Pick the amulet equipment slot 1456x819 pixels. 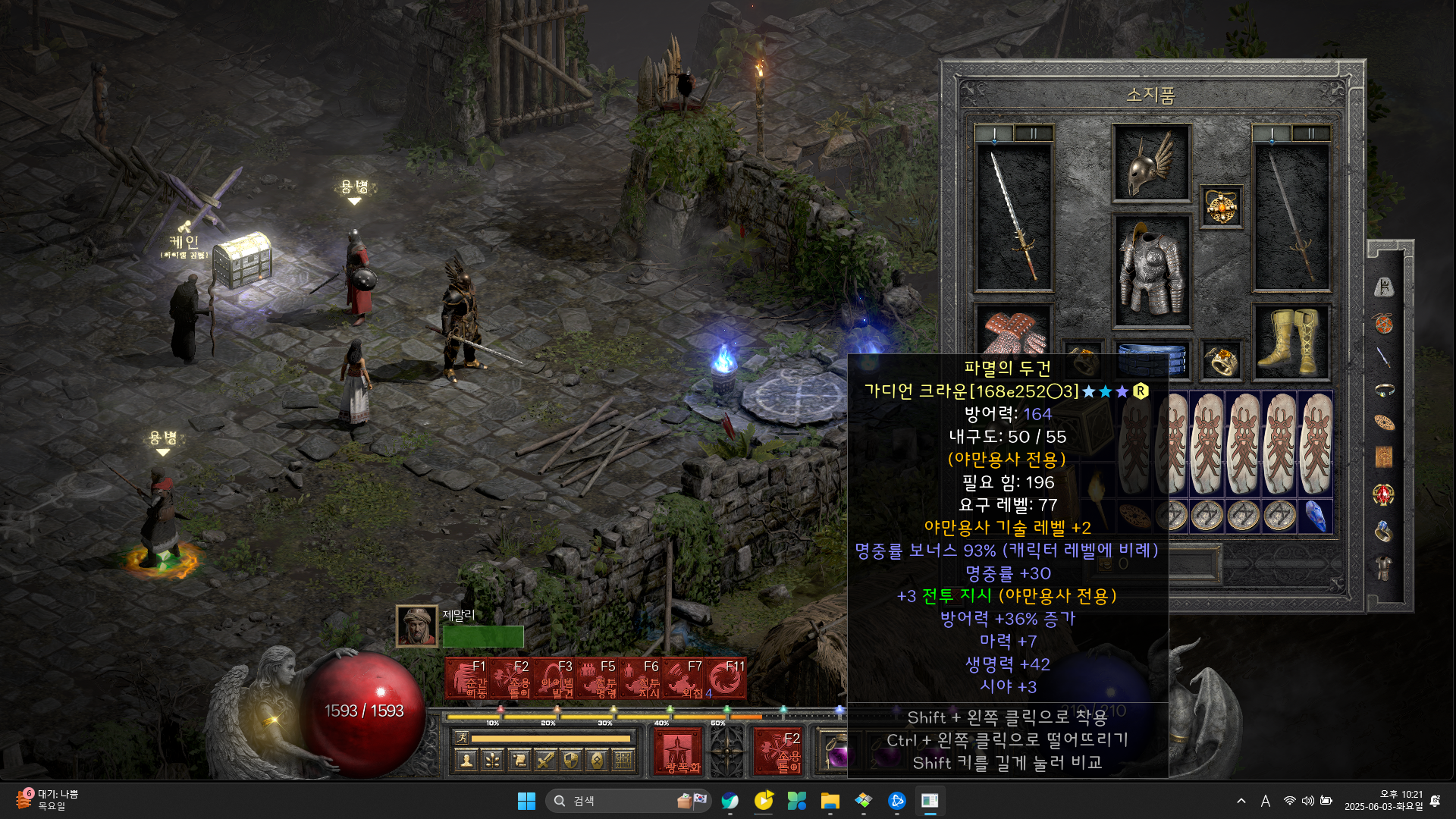1221,206
